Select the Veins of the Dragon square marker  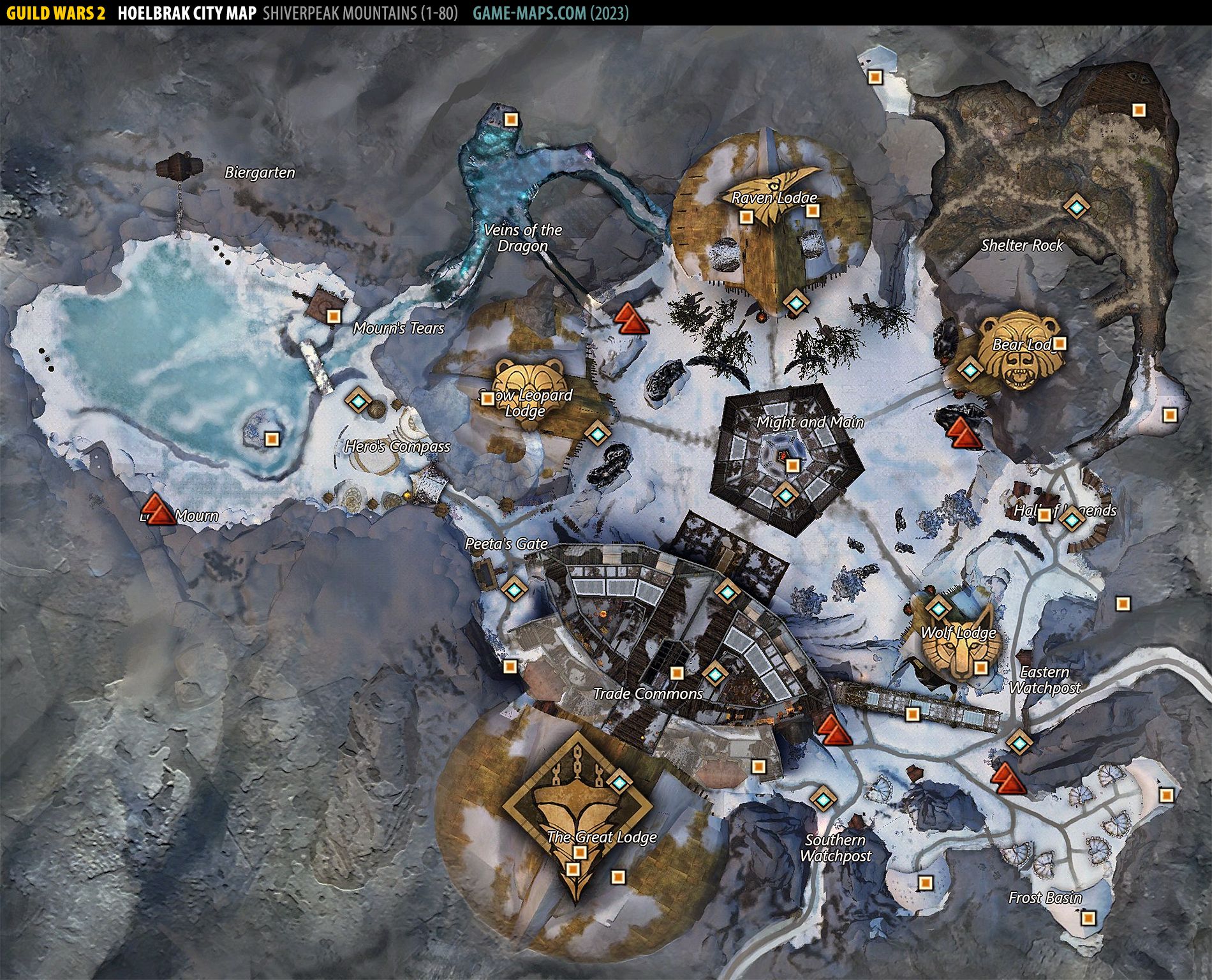[x=510, y=119]
